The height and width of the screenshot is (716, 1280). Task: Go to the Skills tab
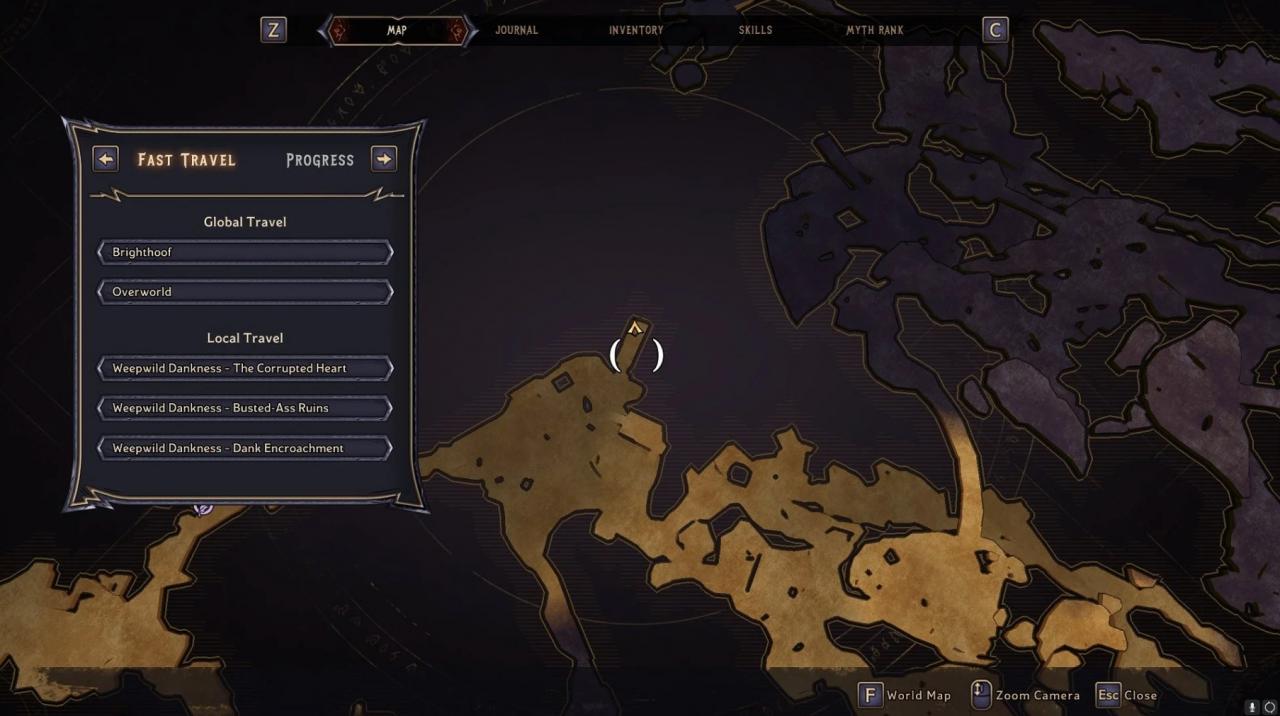755,30
